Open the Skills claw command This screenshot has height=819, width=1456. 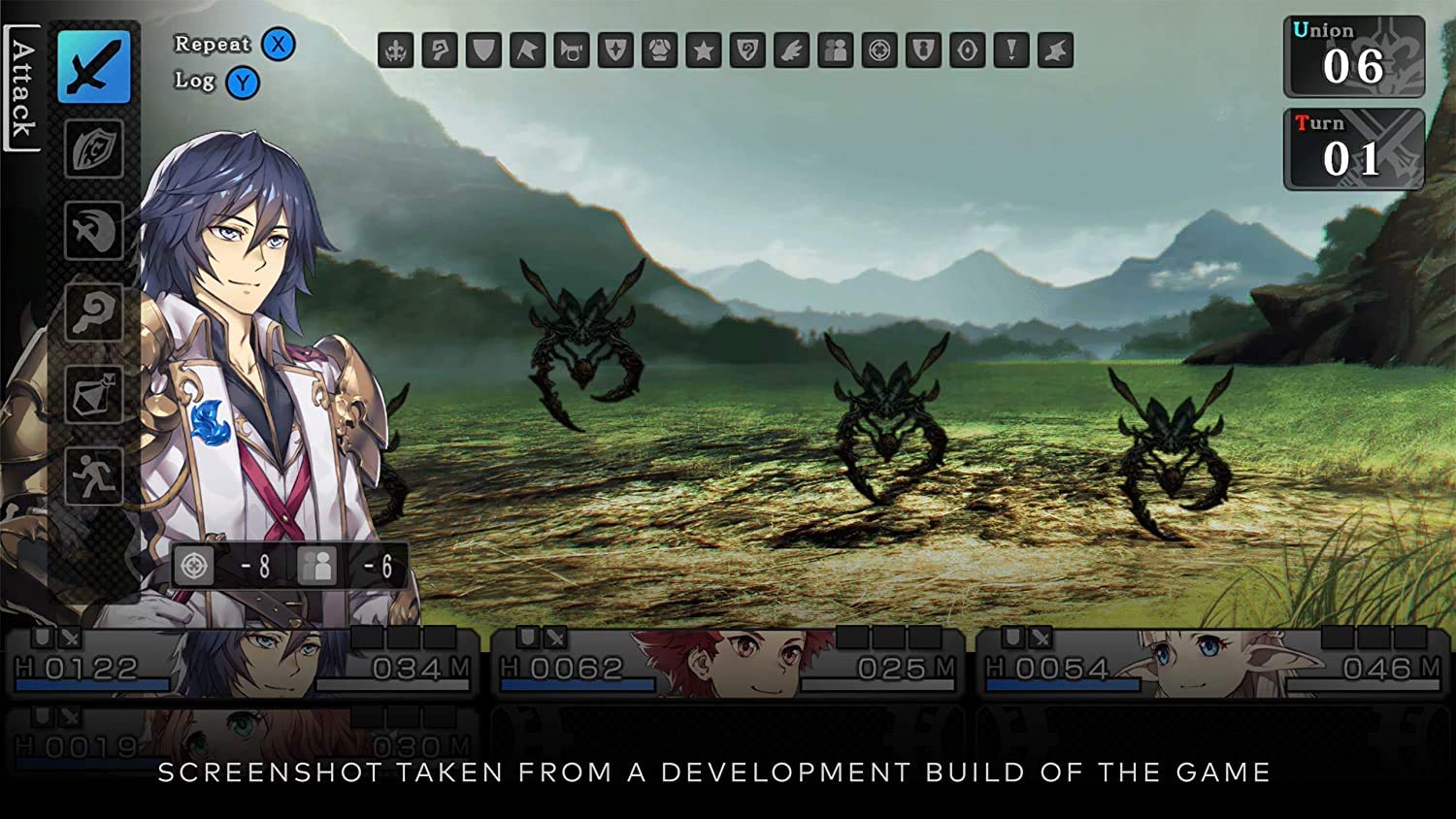tap(92, 230)
